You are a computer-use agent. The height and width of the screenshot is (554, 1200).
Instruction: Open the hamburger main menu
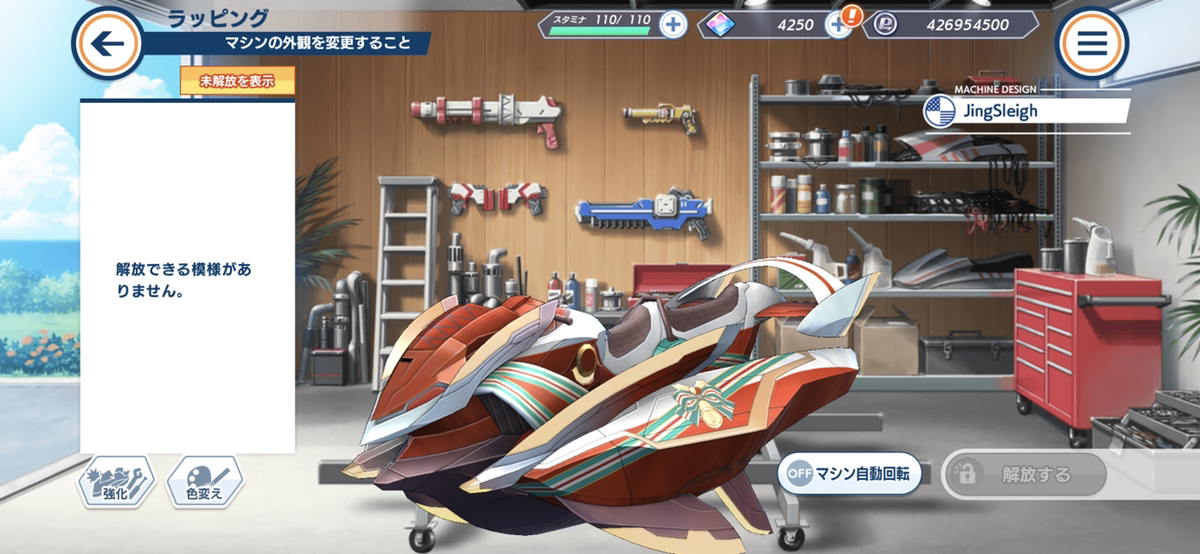(x=1091, y=43)
